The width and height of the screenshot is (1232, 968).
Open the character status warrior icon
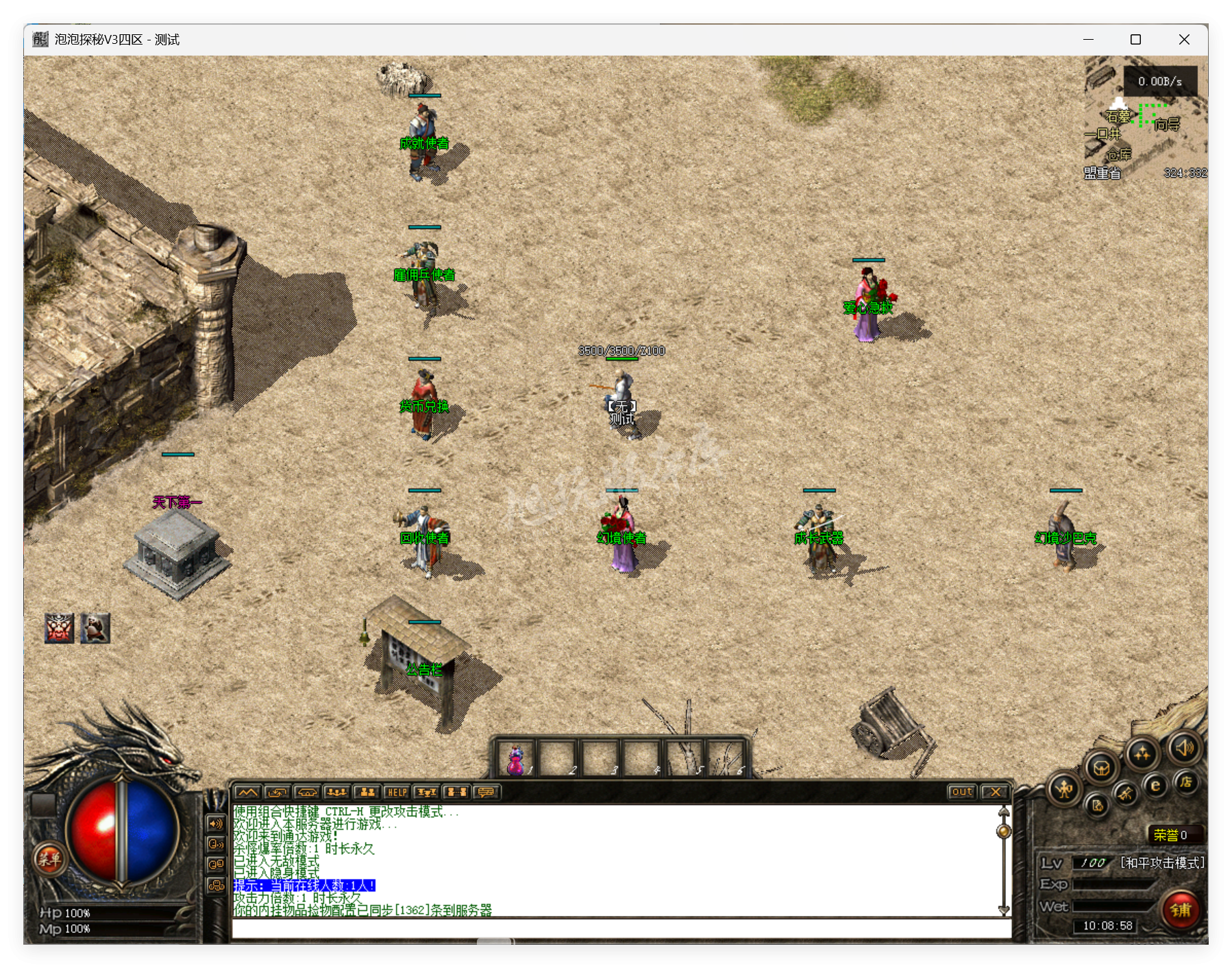coord(1064,790)
